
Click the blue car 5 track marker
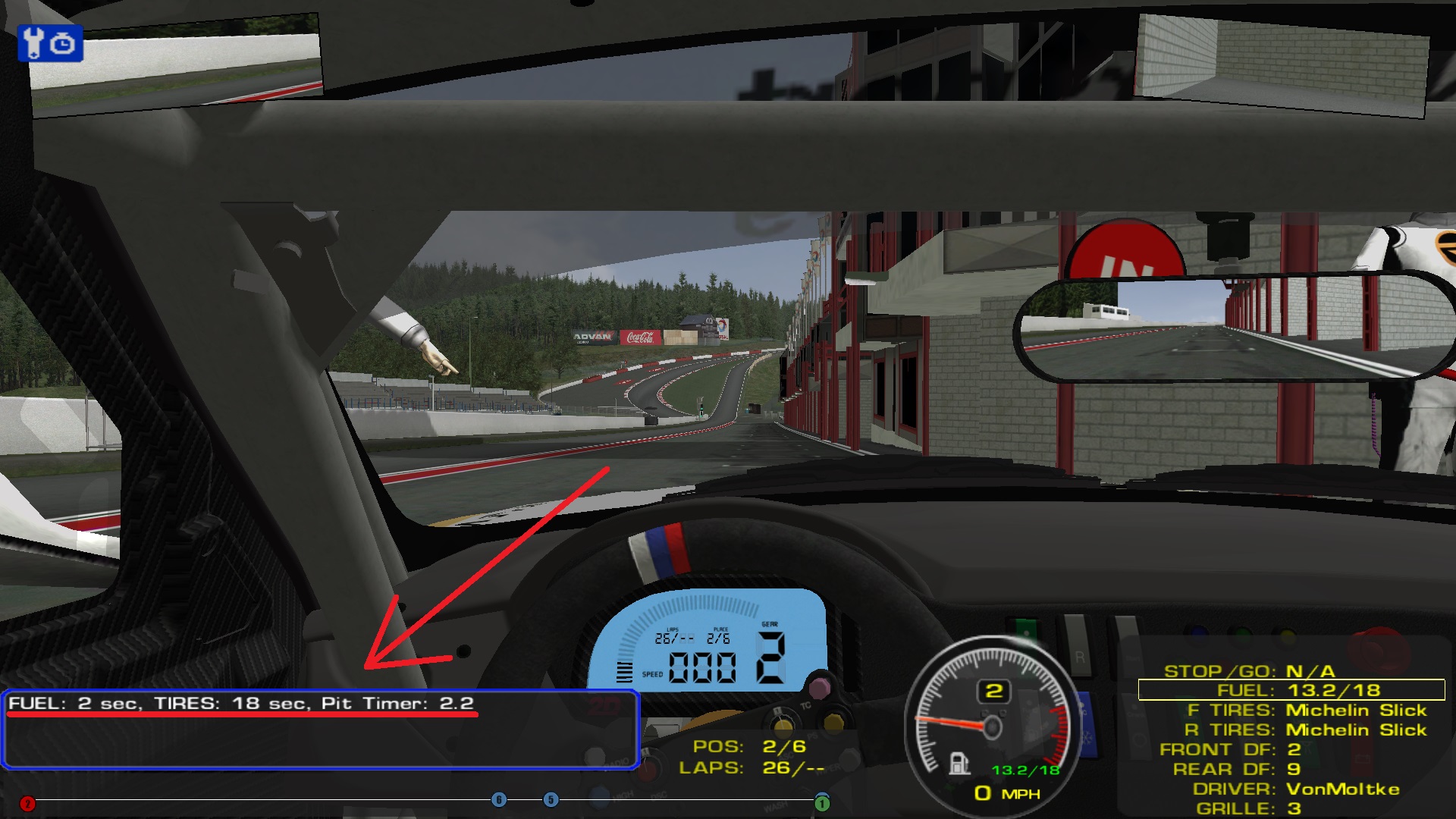(551, 800)
